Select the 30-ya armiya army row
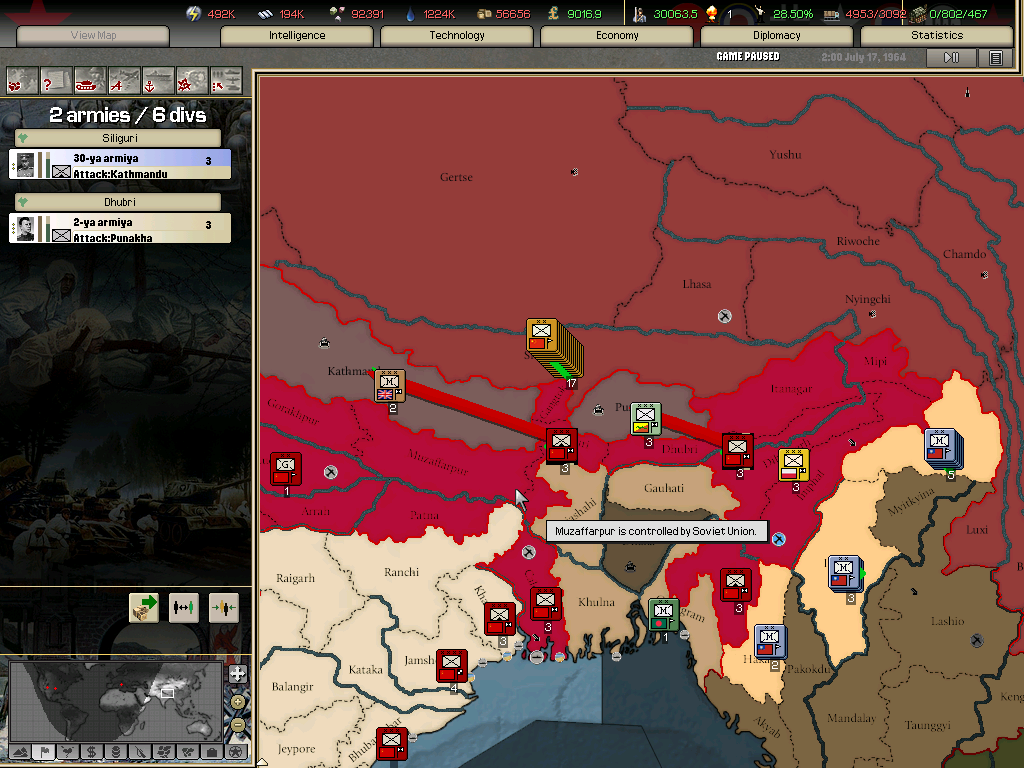 (x=120, y=165)
